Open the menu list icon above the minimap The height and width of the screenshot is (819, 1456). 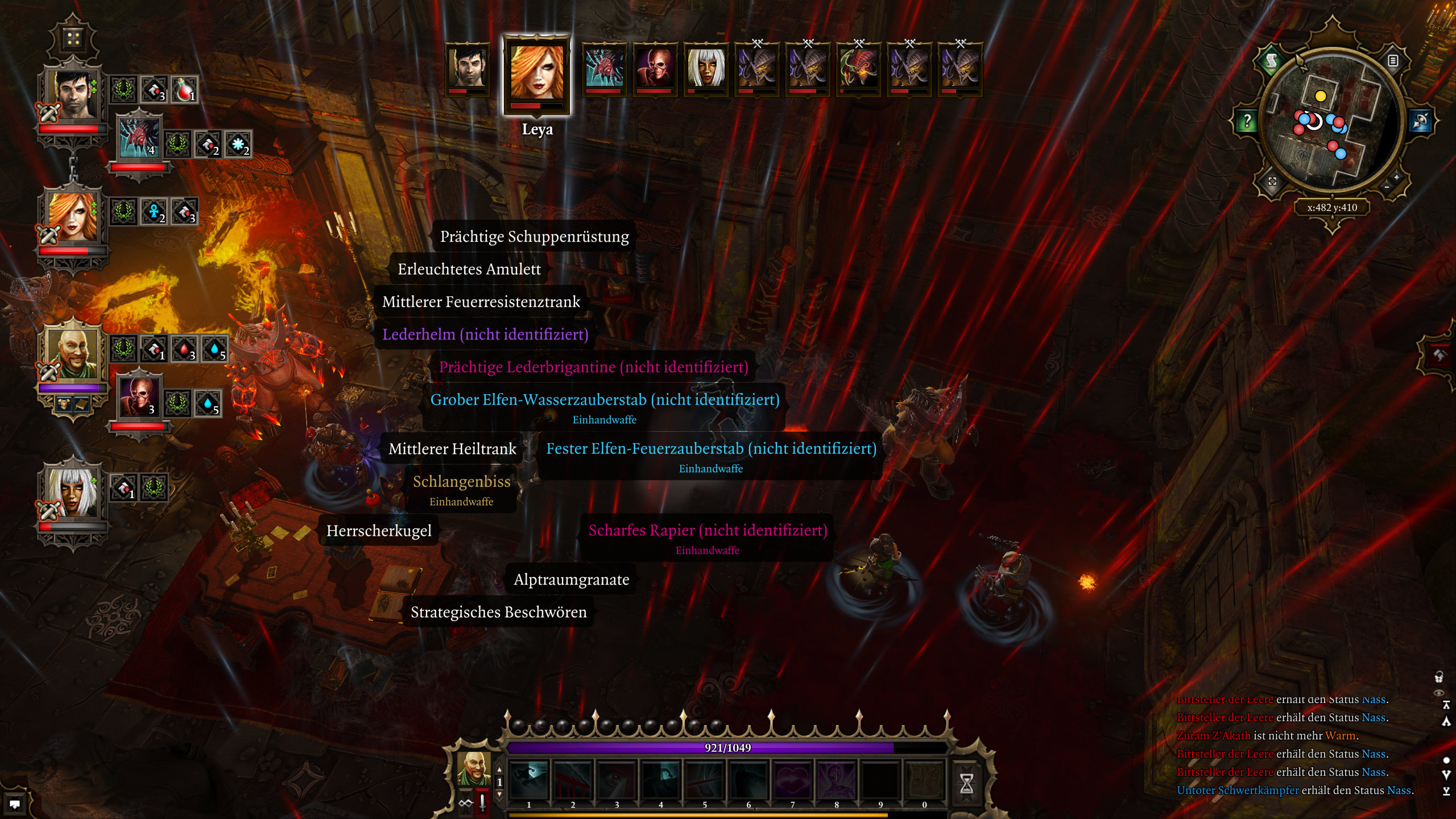1393,61
